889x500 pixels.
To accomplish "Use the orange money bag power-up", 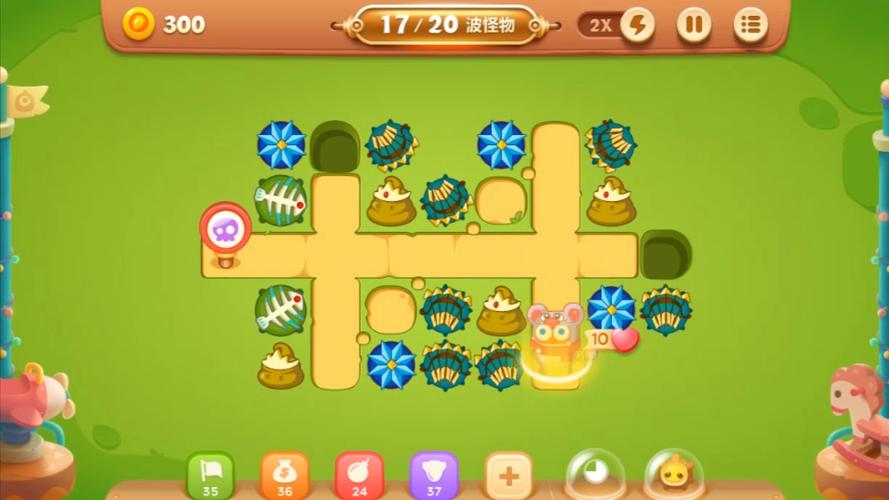I will (284, 474).
